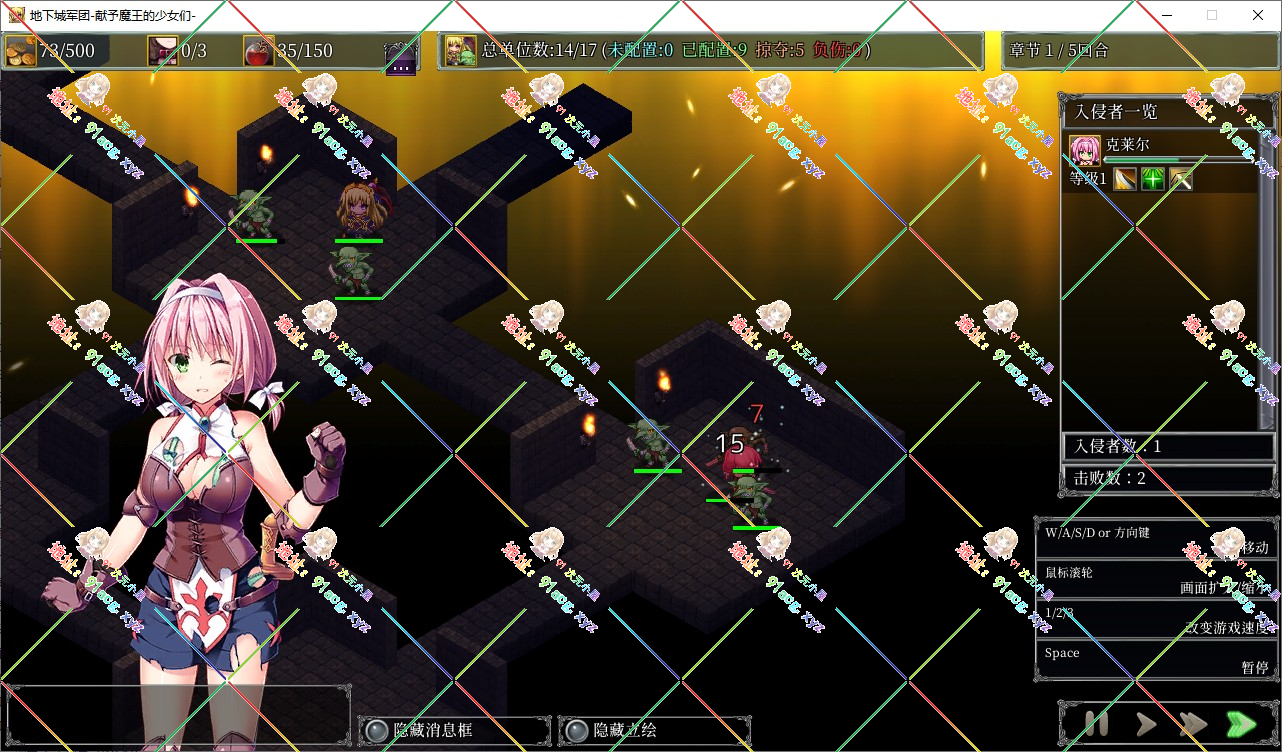Click the unit roster icon beside 总单位数

(x=461, y=51)
